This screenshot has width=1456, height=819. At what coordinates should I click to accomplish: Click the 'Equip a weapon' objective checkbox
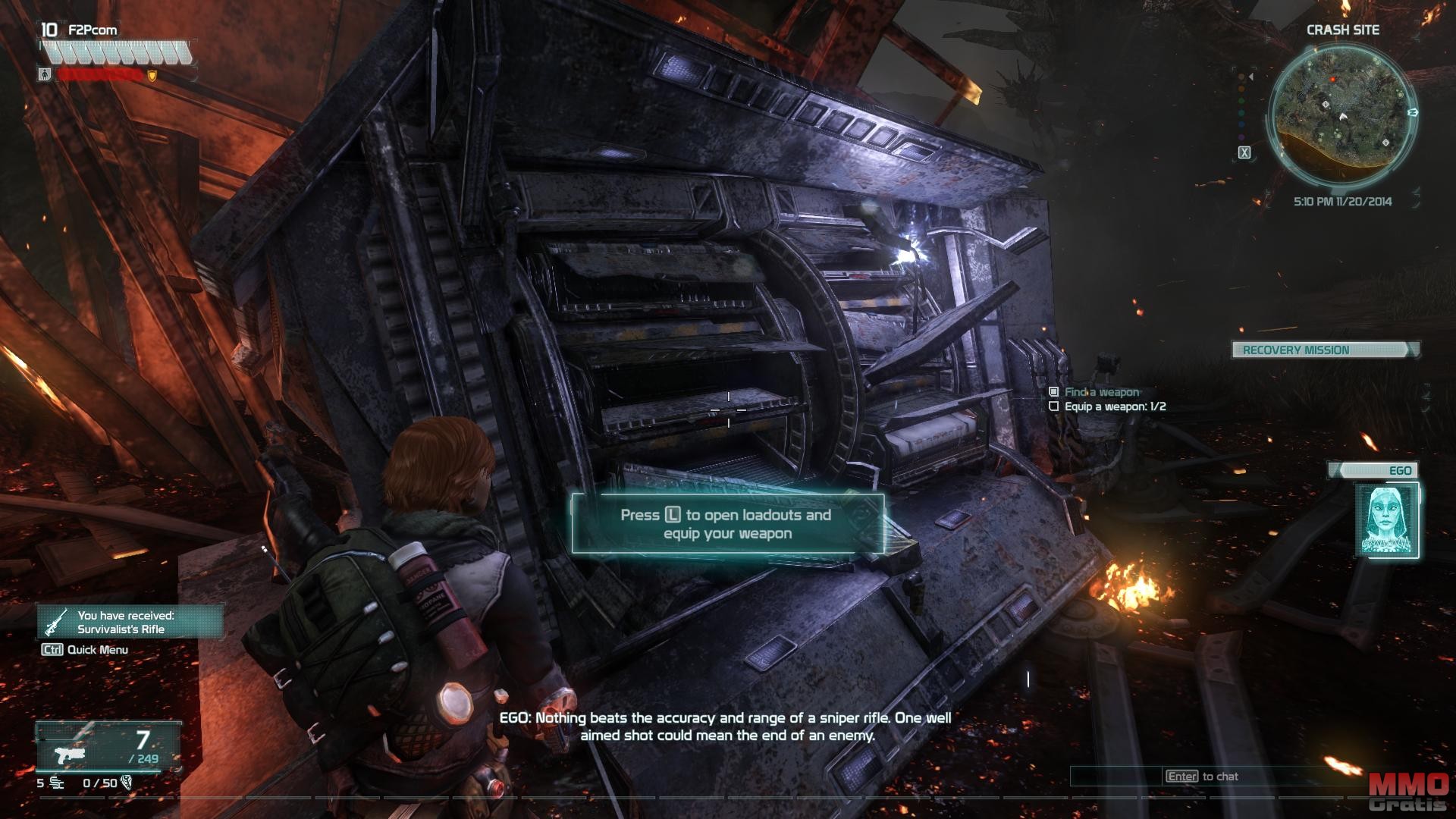[x=1053, y=406]
